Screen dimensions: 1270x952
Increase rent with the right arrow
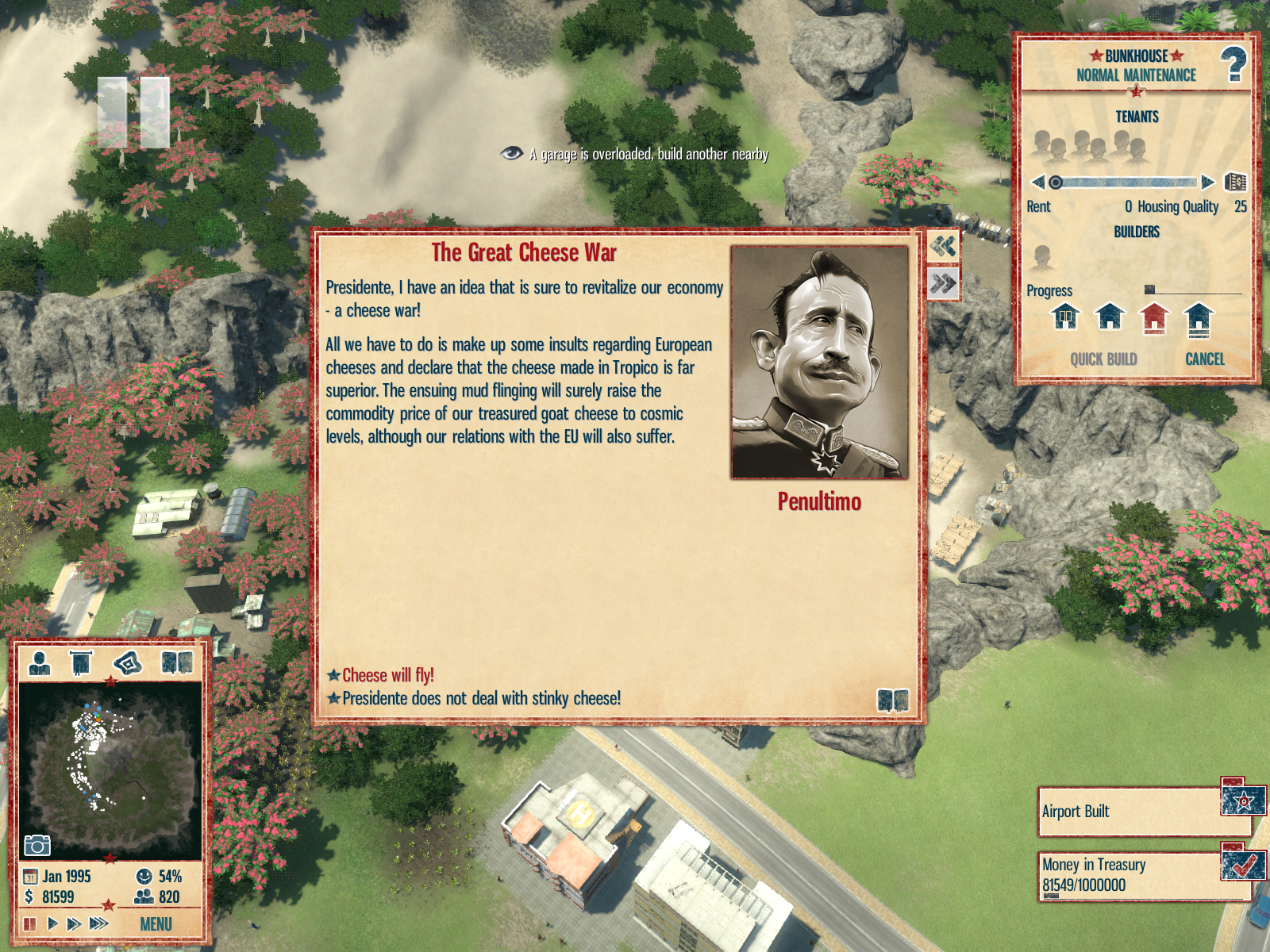1208,182
